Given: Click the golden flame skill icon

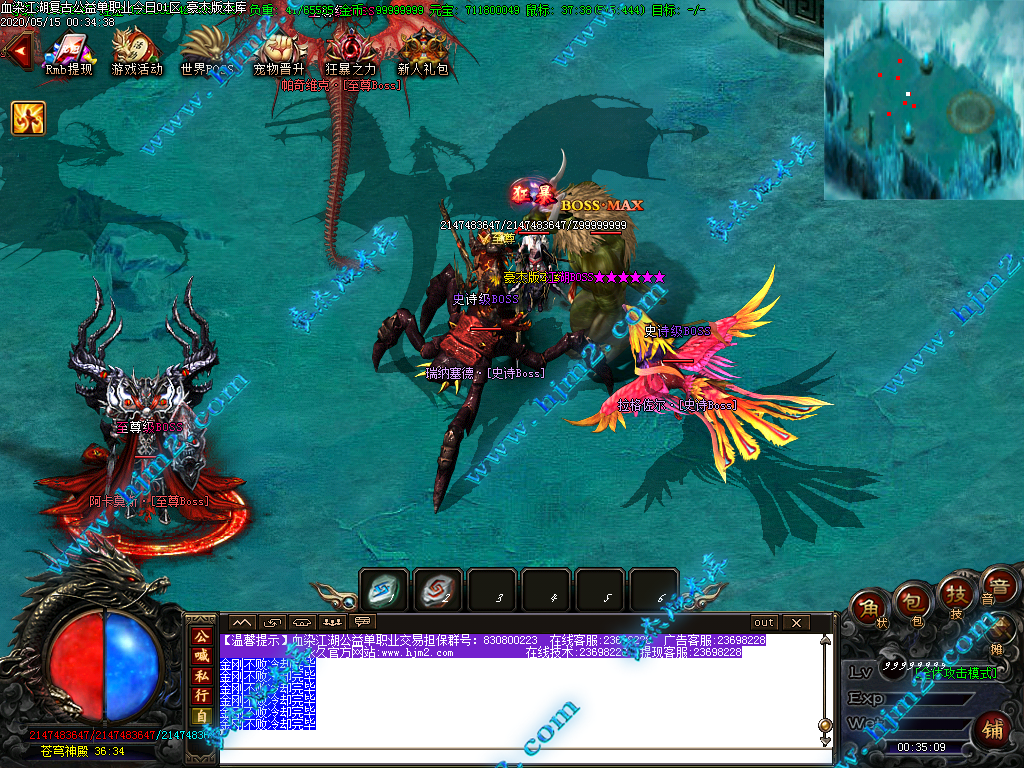Looking at the screenshot, I should (28, 118).
